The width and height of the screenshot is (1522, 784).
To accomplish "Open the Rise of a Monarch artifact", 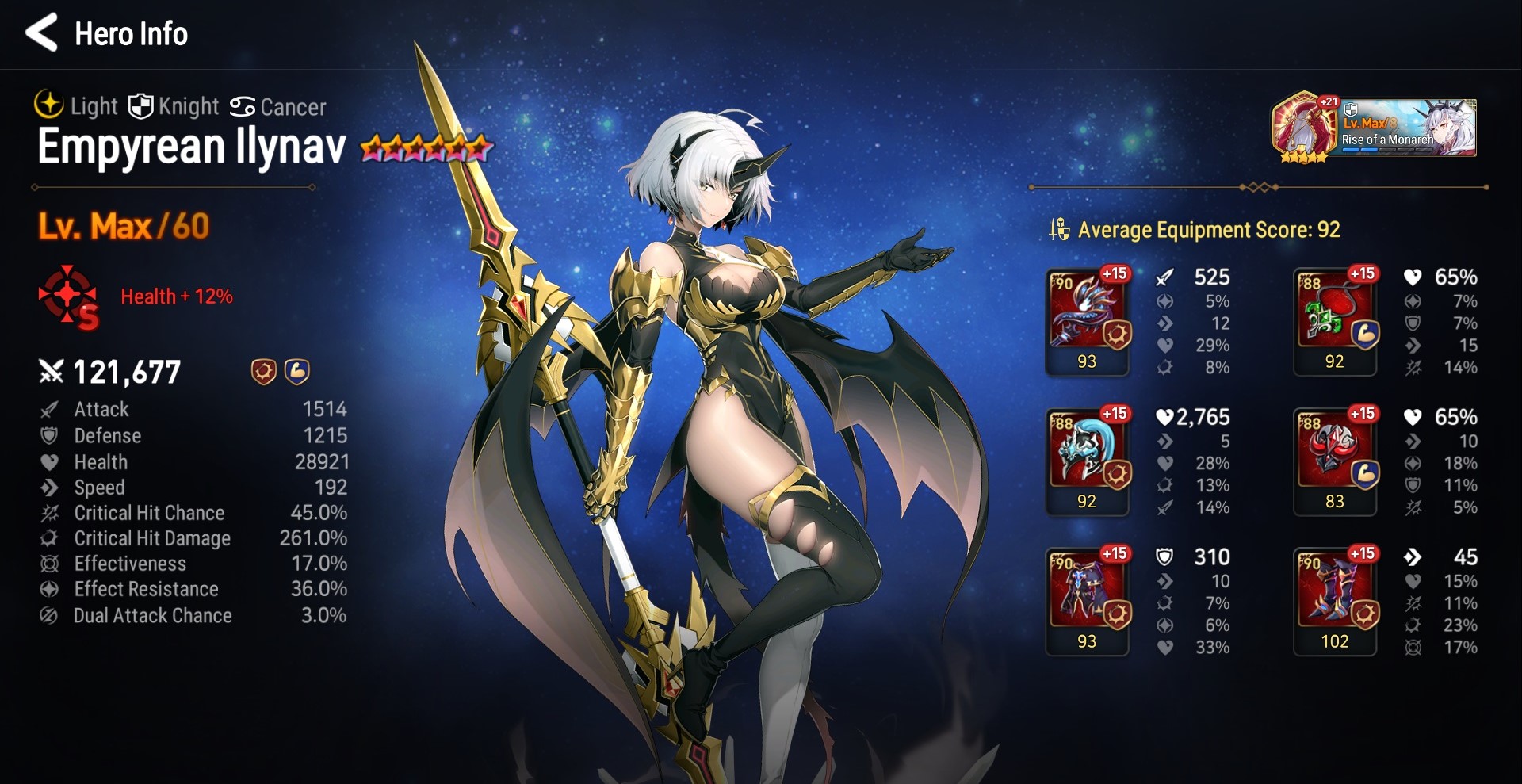I will [1374, 128].
